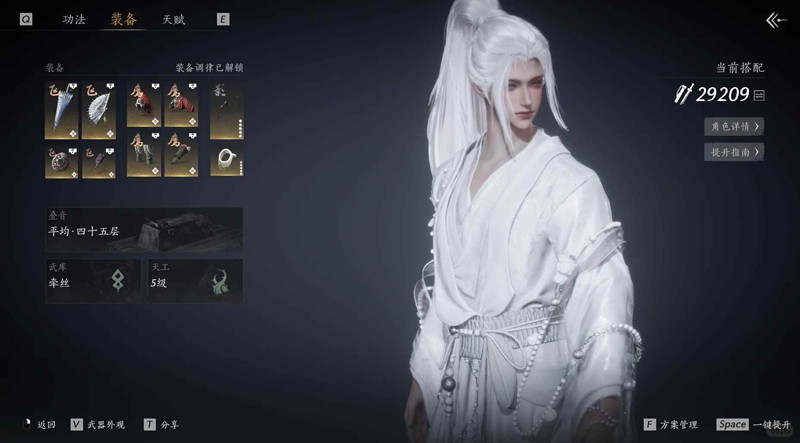Click the 分享 share button
Viewport: 800px width, 443px height.
click(x=164, y=424)
